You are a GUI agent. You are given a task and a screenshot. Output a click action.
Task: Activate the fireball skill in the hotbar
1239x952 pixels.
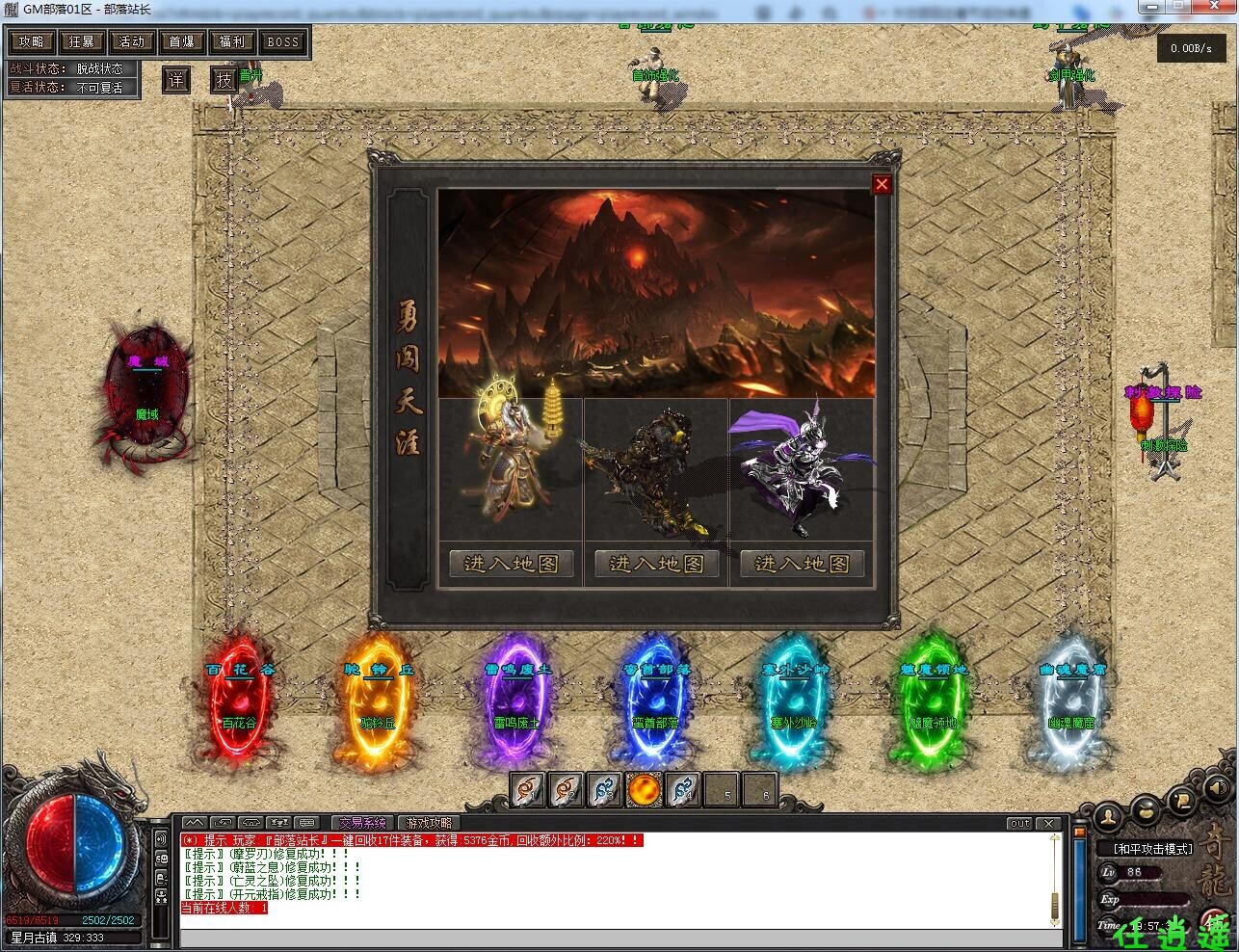(x=644, y=791)
